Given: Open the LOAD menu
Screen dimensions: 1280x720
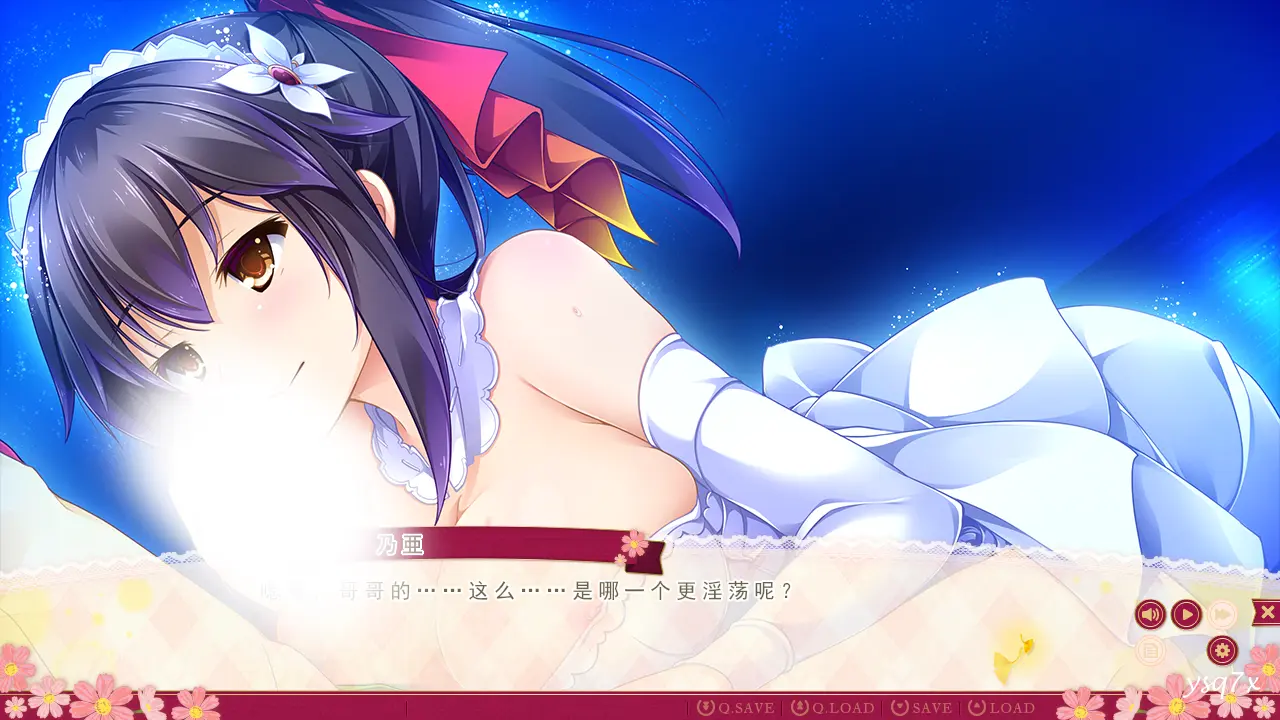Looking at the screenshot, I should 1001,708.
